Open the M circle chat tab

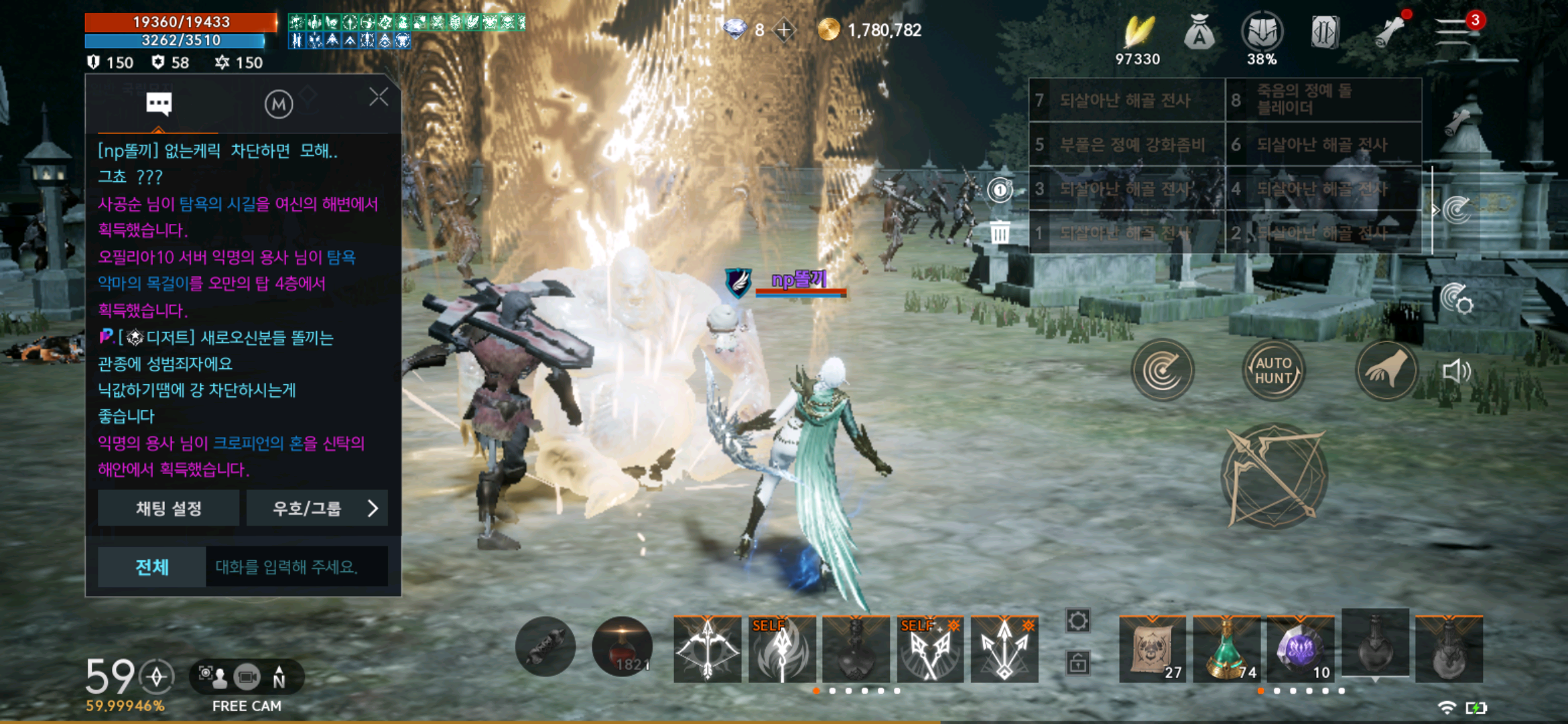(x=279, y=105)
